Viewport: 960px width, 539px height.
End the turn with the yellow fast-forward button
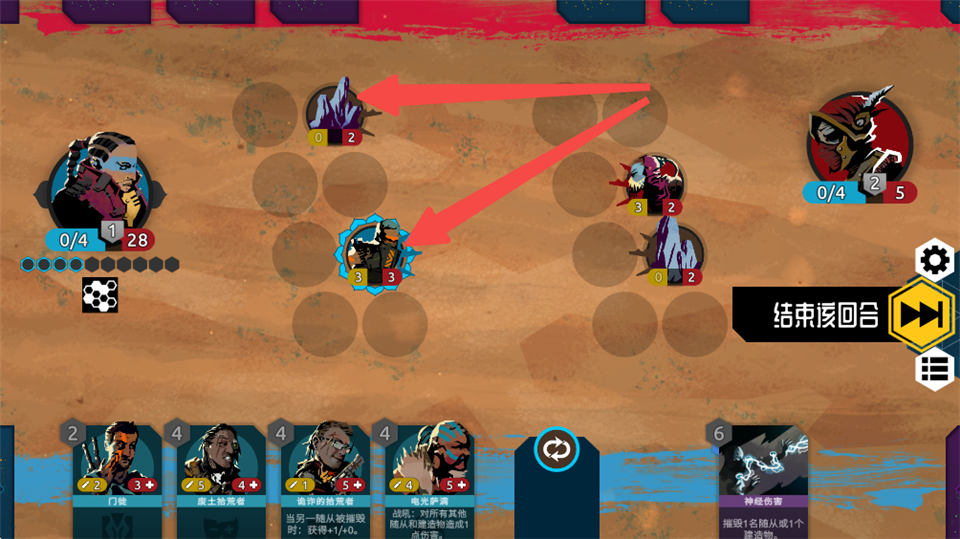point(919,314)
